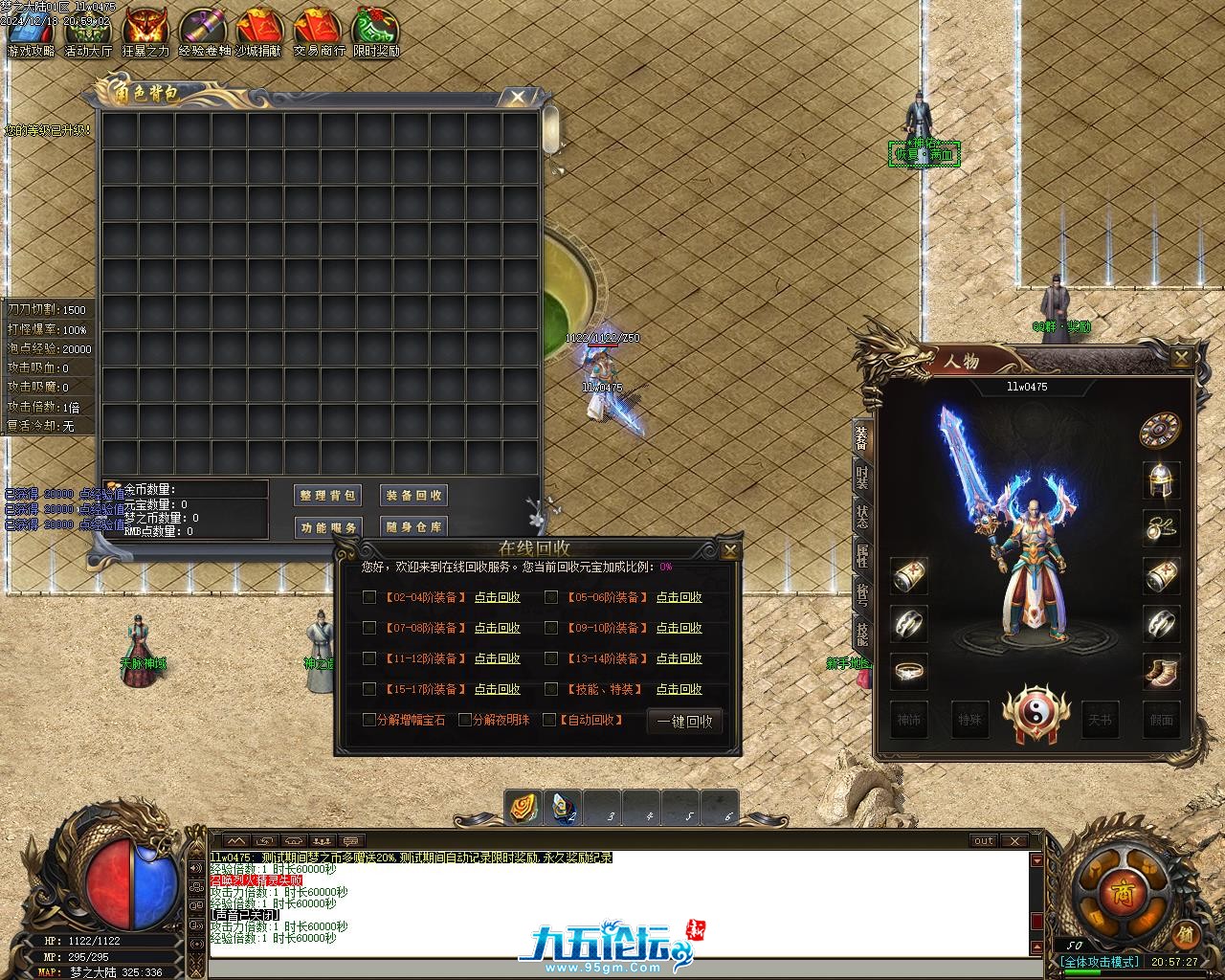
Task: Claim the 限时奖励 timed reward icon
Action: [376, 33]
